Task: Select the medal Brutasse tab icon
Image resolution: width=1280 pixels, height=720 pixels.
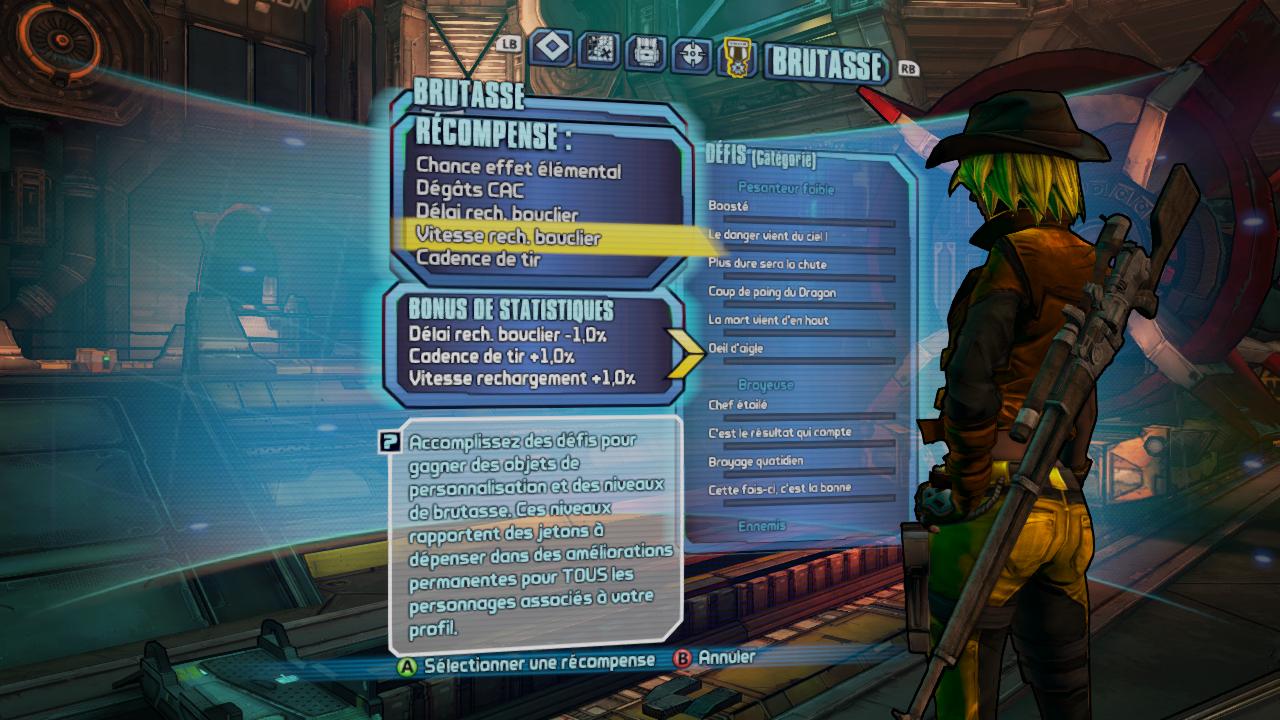Action: (x=735, y=57)
